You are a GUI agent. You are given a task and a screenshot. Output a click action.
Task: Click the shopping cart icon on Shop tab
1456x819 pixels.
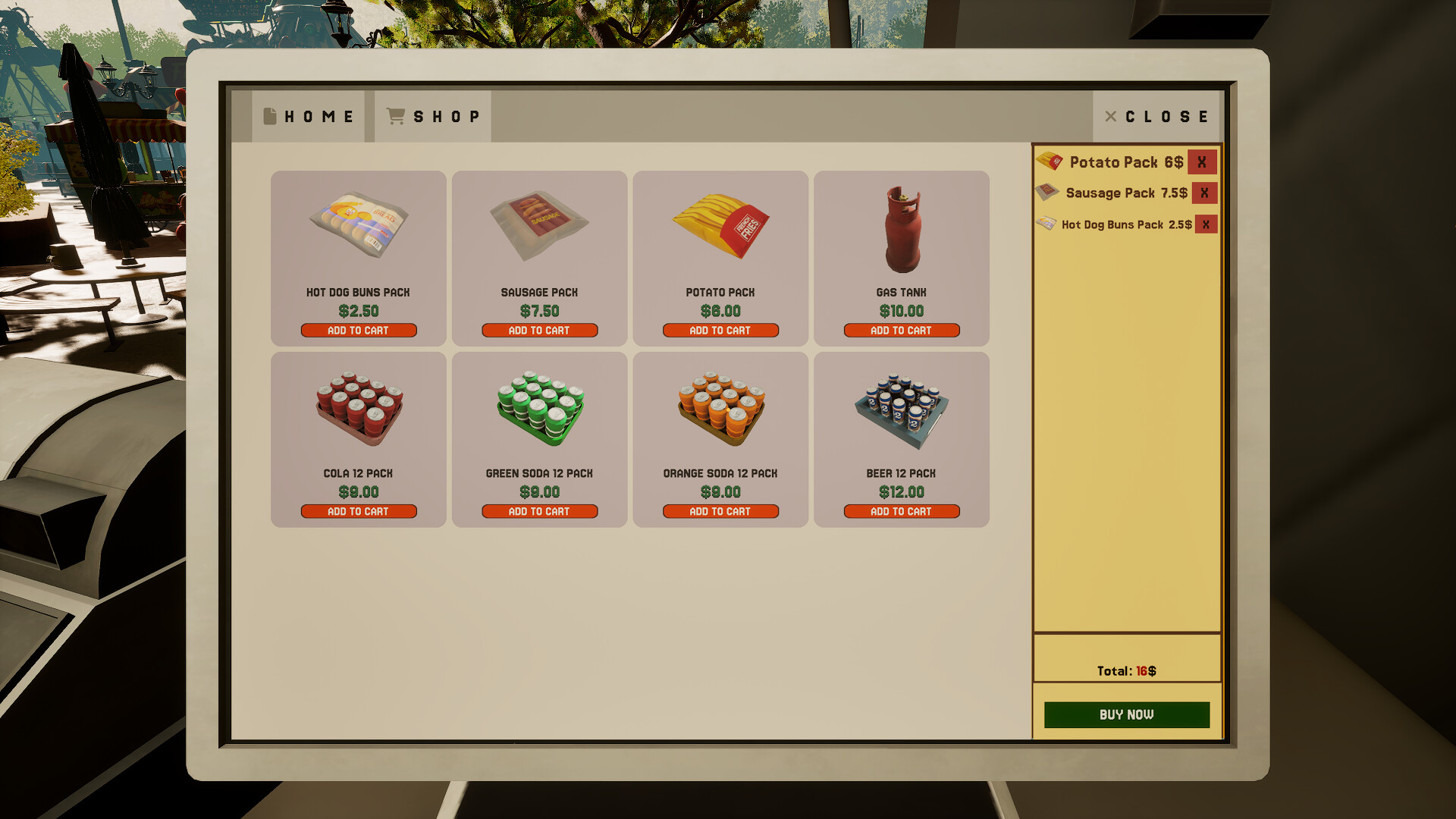[x=394, y=115]
